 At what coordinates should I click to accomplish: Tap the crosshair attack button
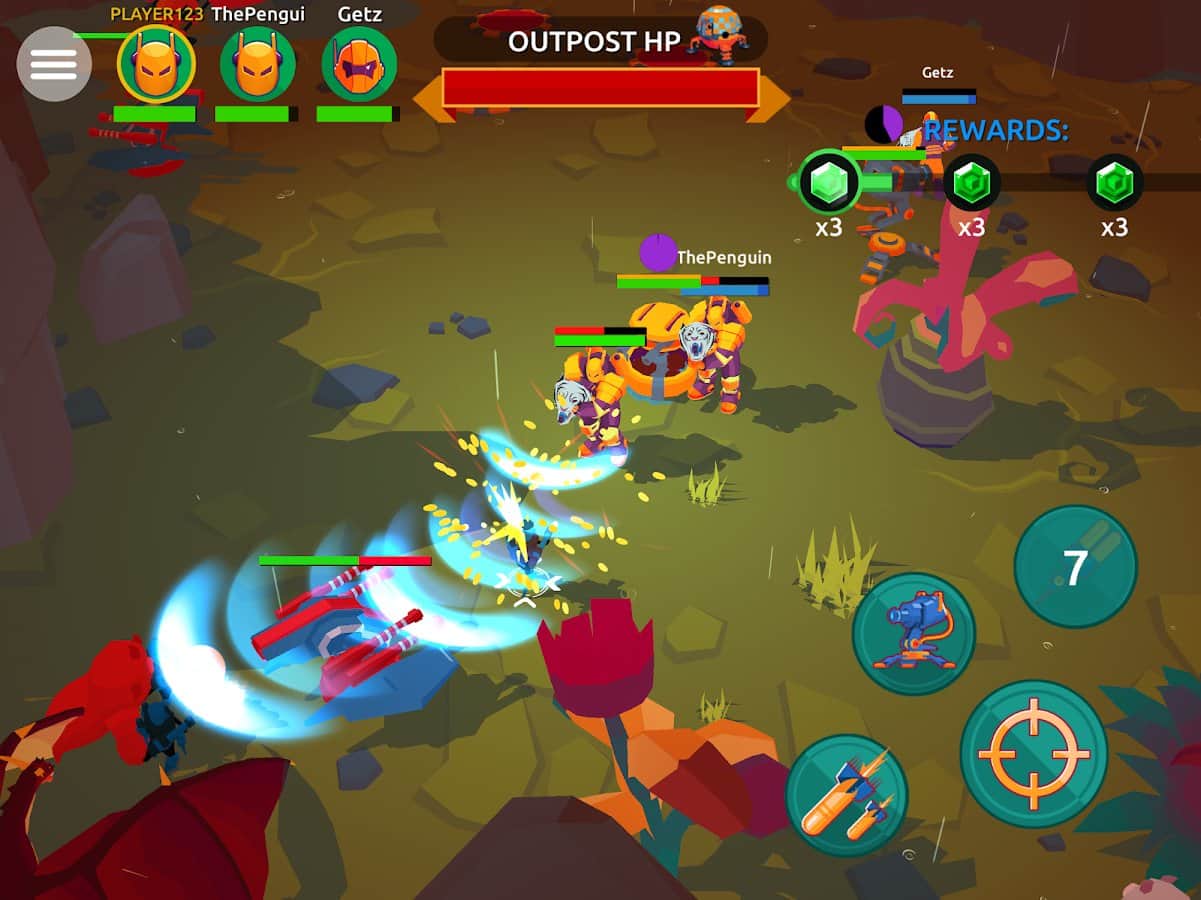pyautogui.click(x=1033, y=754)
